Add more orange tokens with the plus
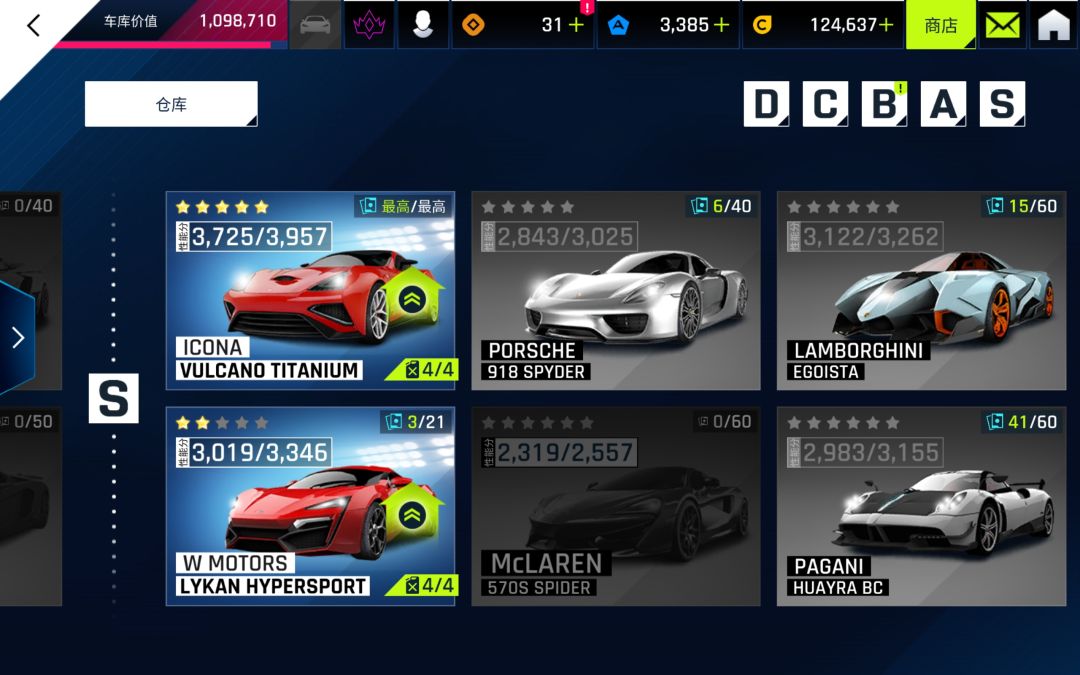The width and height of the screenshot is (1080, 675). click(x=576, y=25)
